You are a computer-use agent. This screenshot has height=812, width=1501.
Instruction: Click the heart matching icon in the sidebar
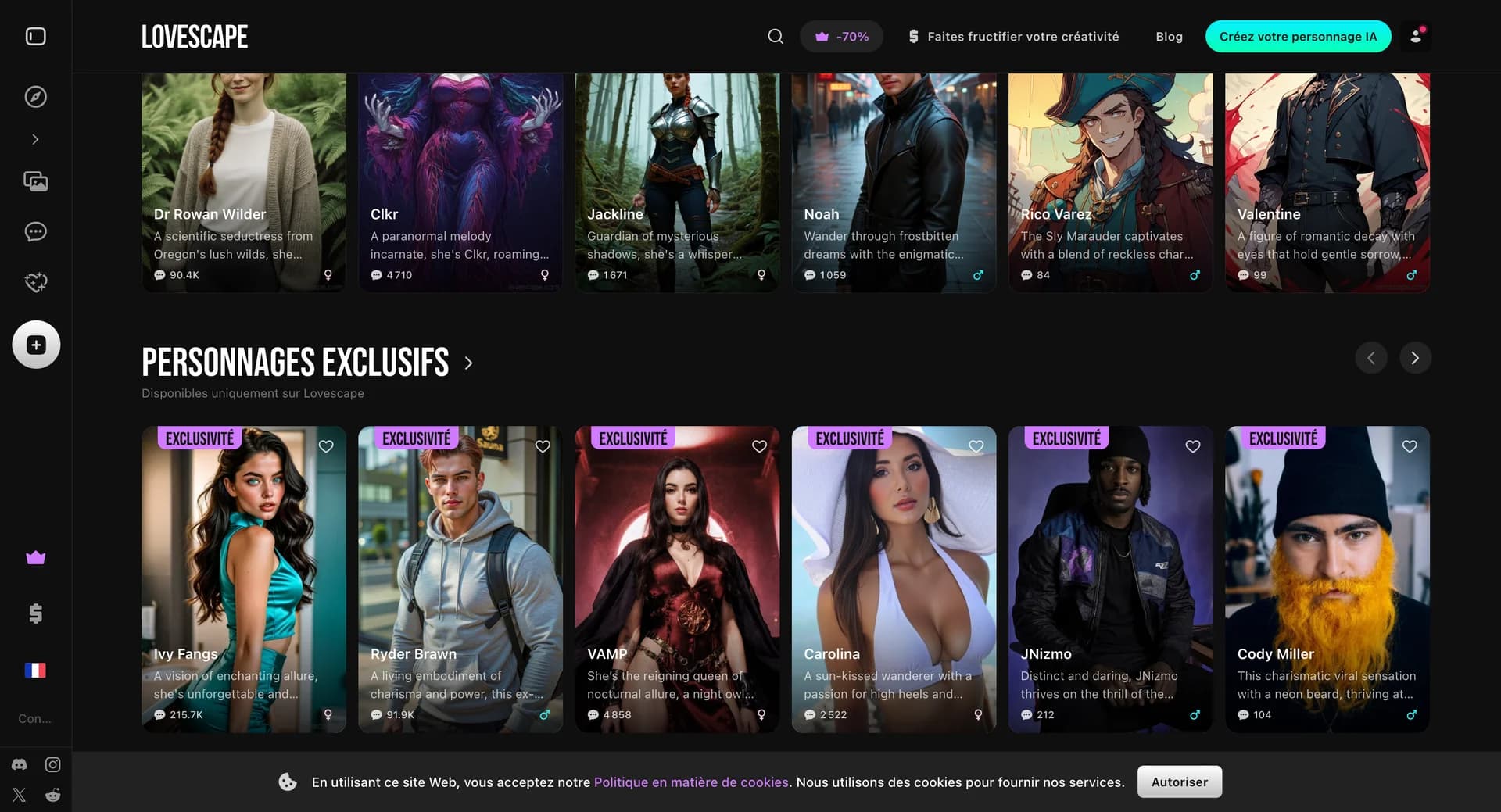coord(35,281)
